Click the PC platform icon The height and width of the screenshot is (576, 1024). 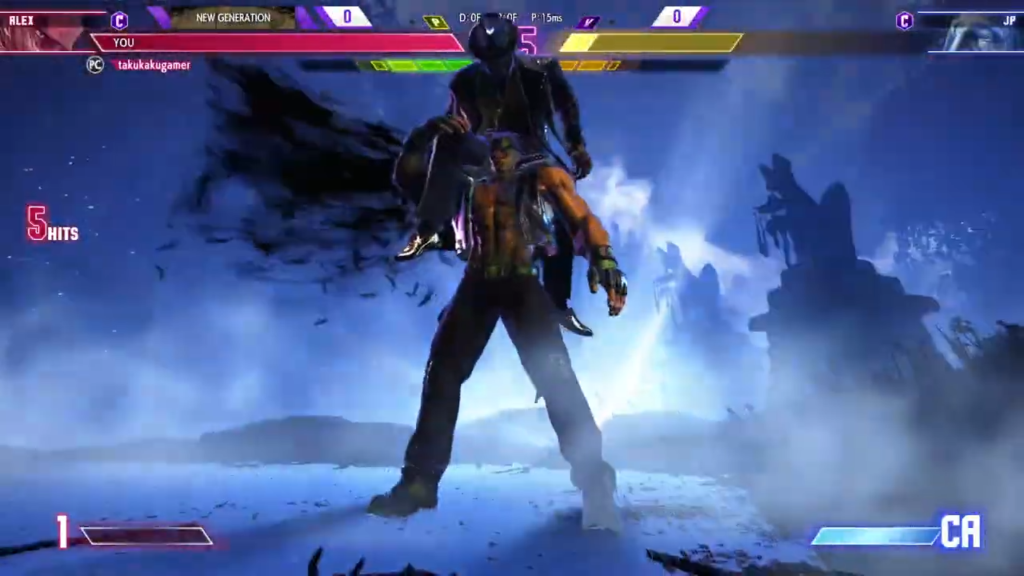95,65
